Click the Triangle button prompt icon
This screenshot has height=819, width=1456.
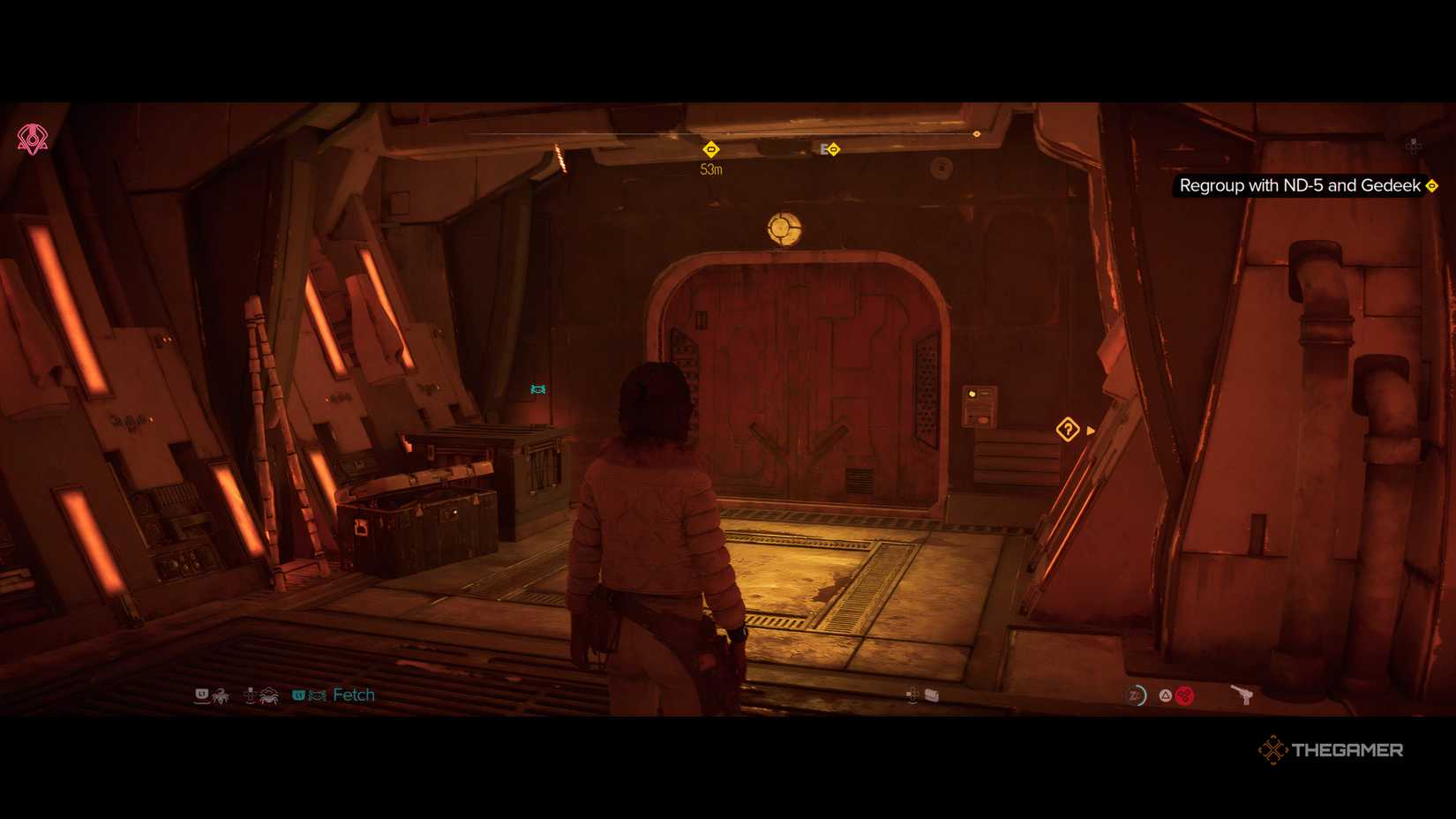[1165, 695]
